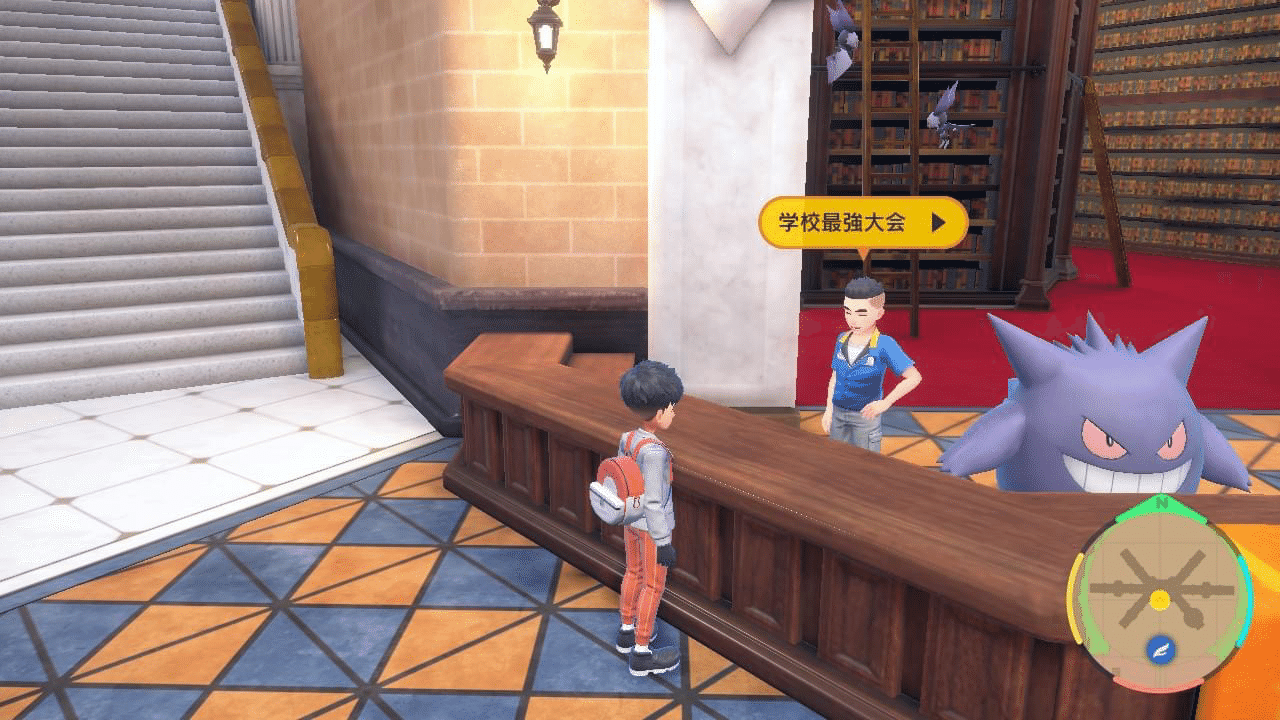Click the green N compass marker

pyautogui.click(x=1160, y=502)
